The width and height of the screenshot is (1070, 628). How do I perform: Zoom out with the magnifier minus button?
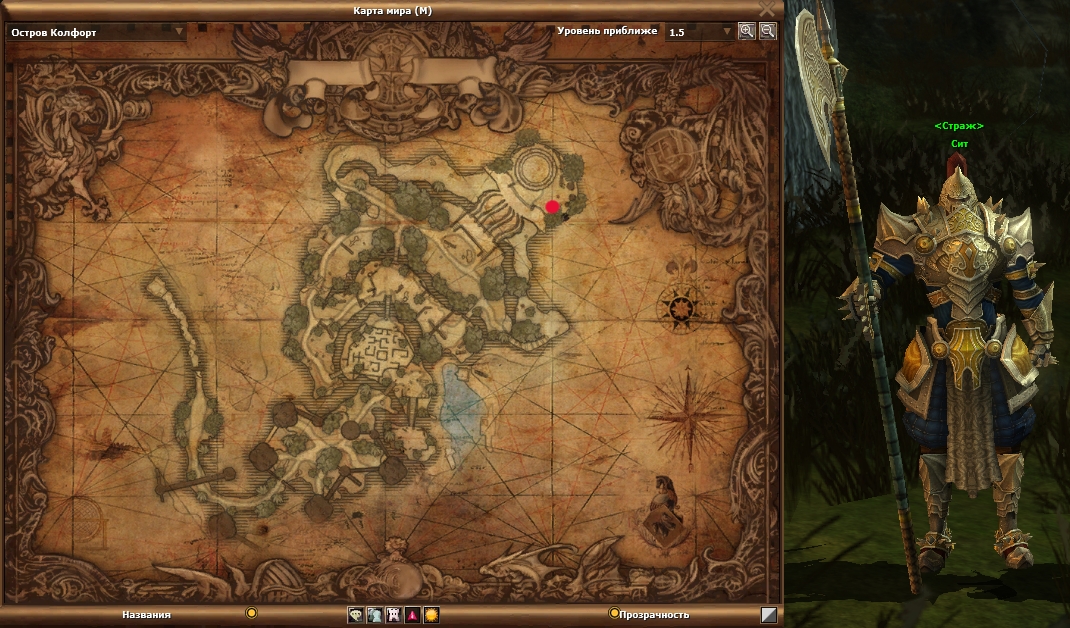[767, 31]
